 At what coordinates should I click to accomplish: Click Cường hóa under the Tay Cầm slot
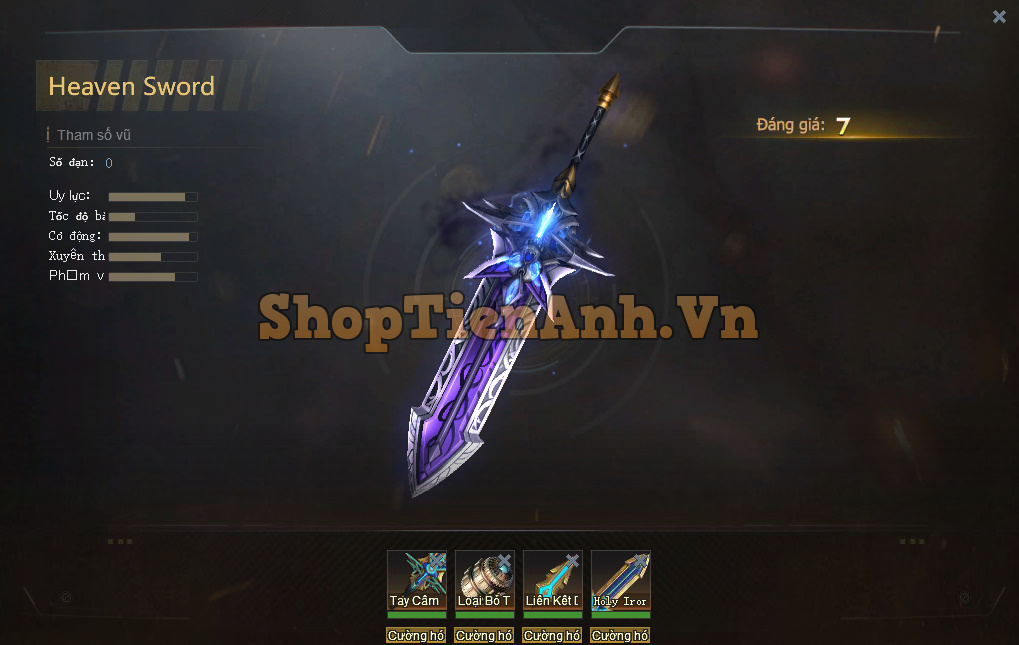coord(416,635)
